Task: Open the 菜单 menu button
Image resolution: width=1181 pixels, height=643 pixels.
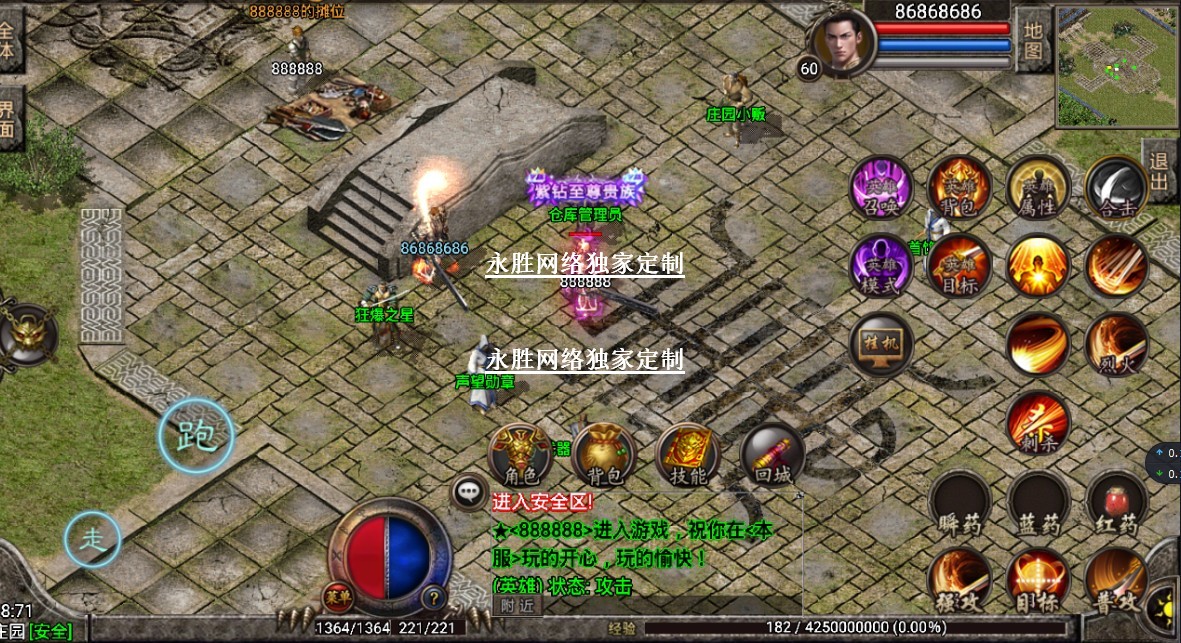Action: pyautogui.click(x=337, y=596)
